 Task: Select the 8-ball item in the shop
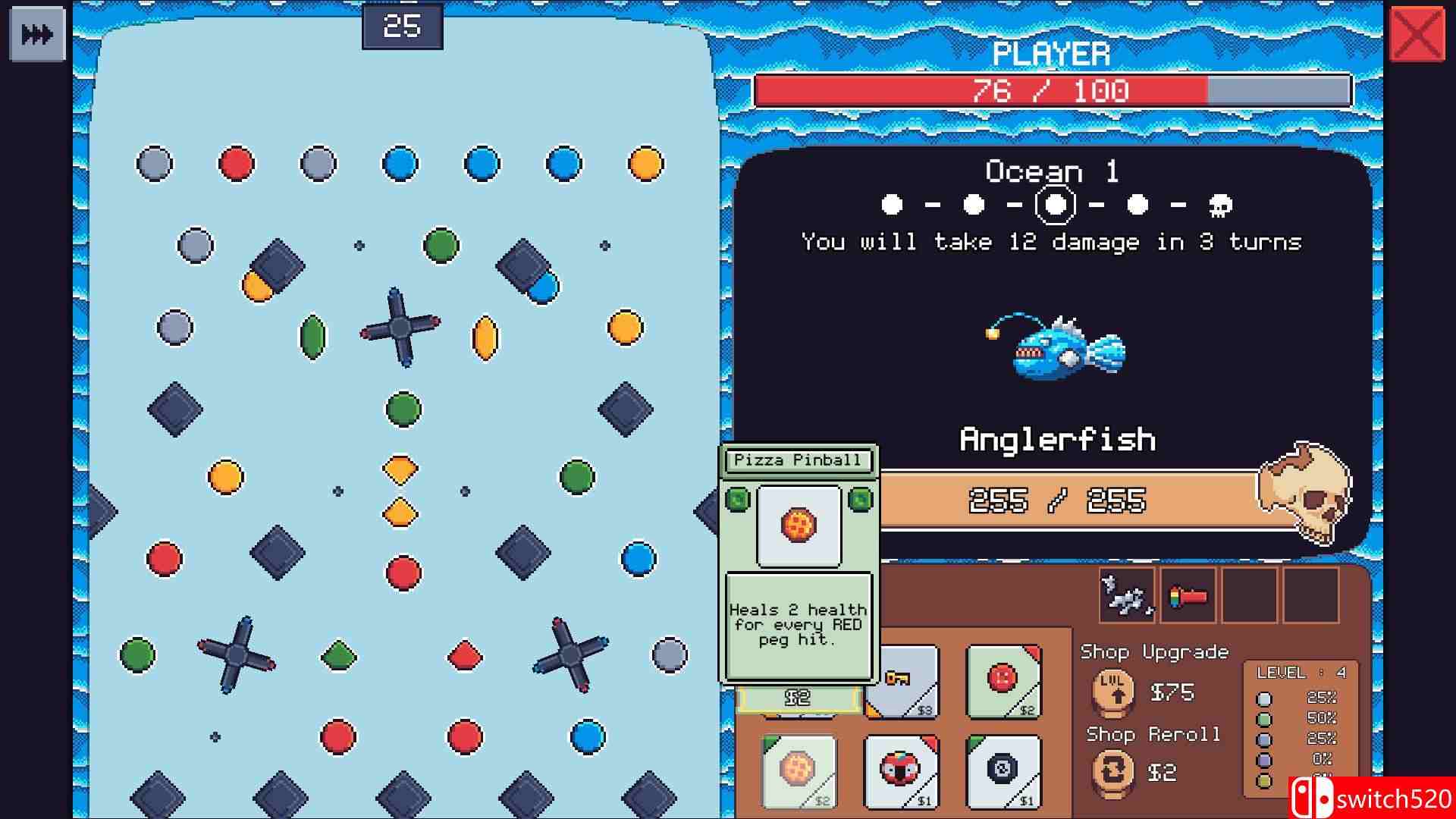1001,770
